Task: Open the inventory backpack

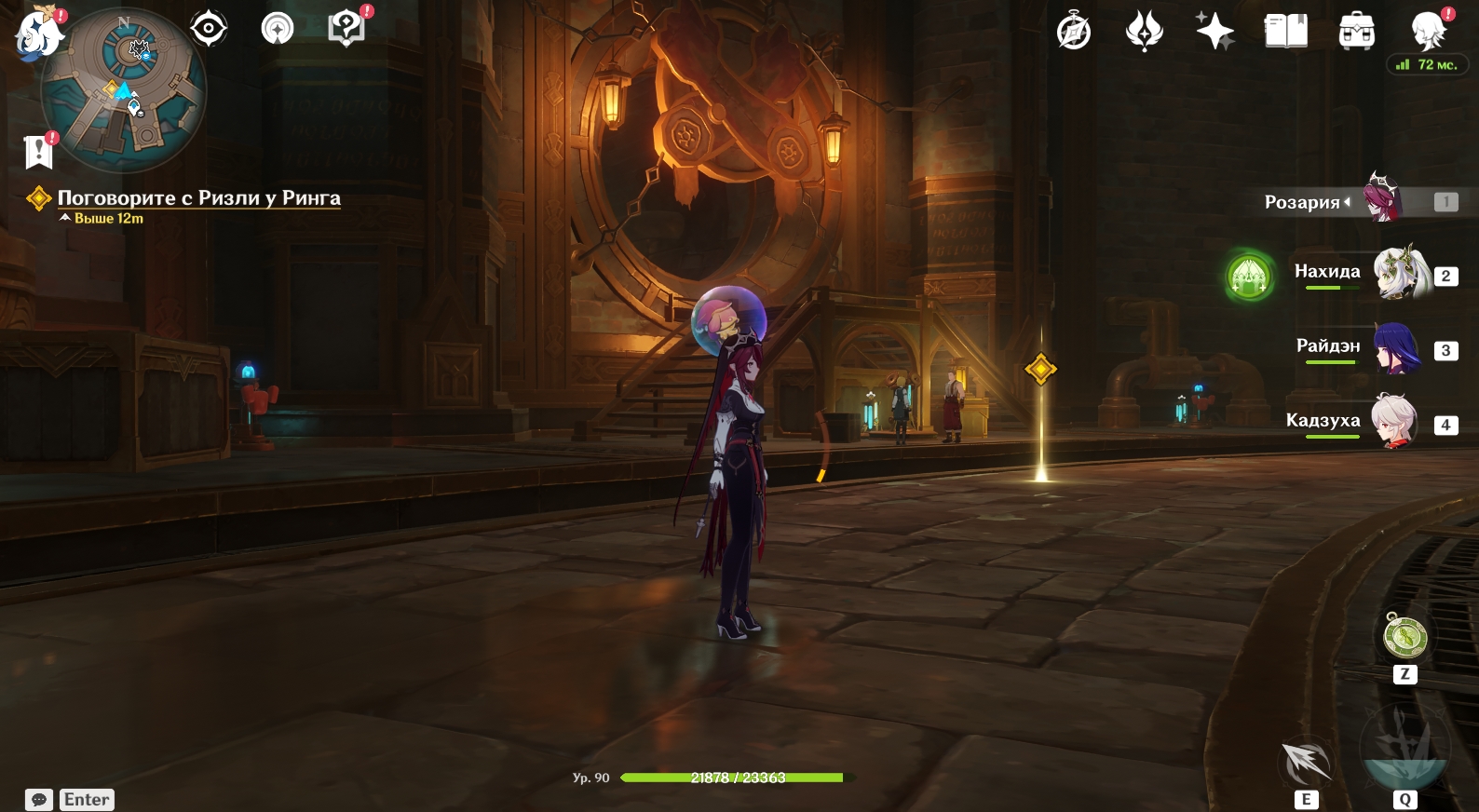Action: click(x=1357, y=32)
